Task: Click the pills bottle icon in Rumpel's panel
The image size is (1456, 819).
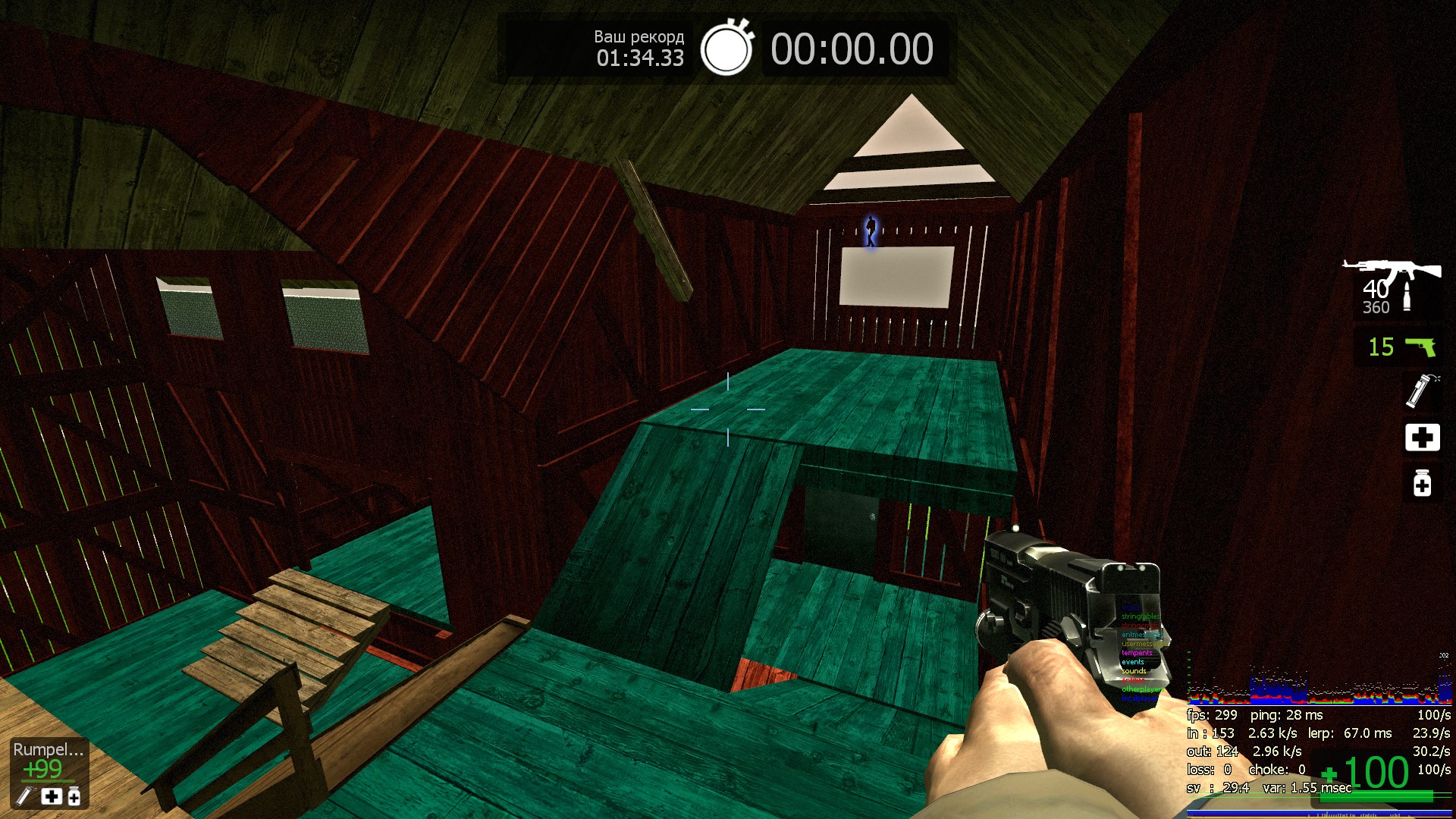Action: tap(74, 795)
